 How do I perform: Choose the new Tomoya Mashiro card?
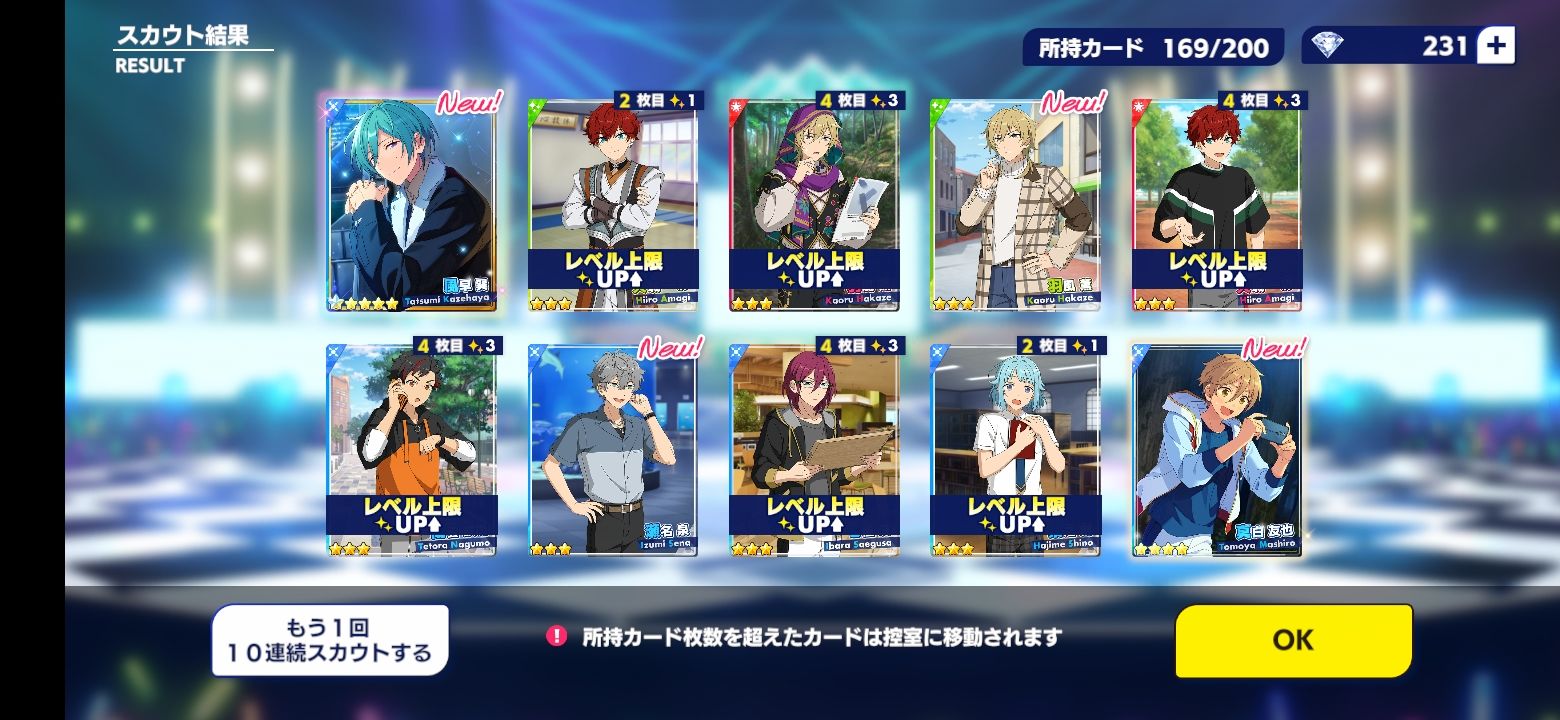click(1217, 449)
